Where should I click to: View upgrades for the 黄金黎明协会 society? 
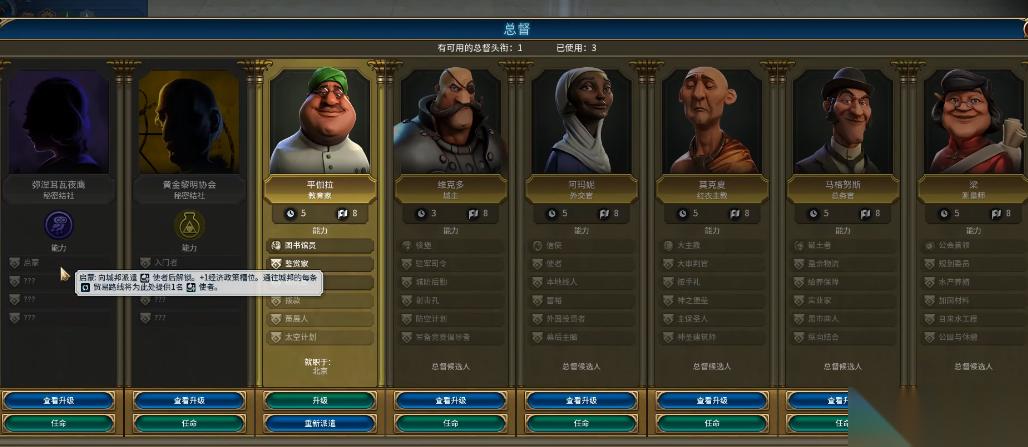[189, 400]
